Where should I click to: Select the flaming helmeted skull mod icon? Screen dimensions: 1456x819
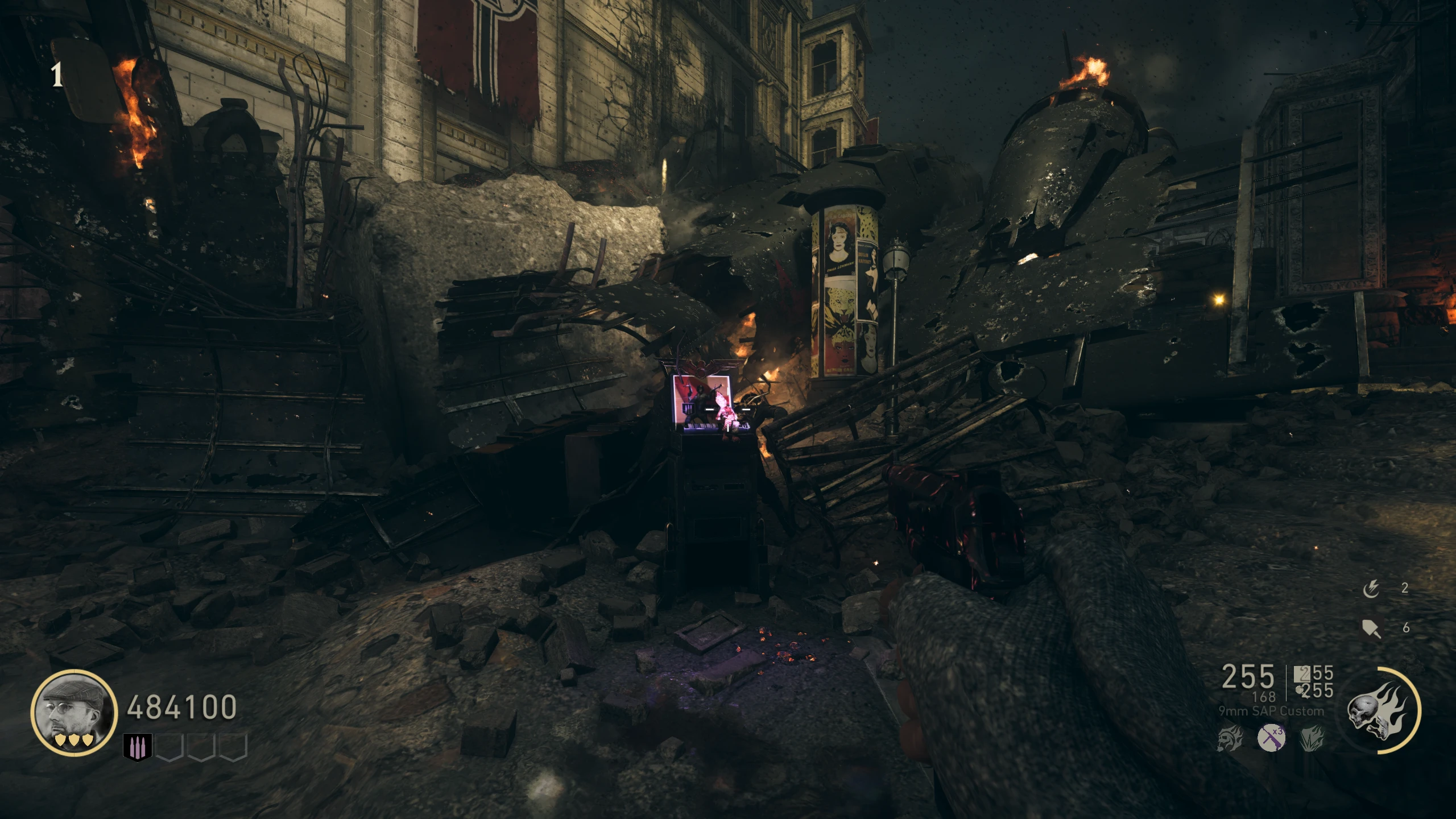pyautogui.click(x=1230, y=739)
